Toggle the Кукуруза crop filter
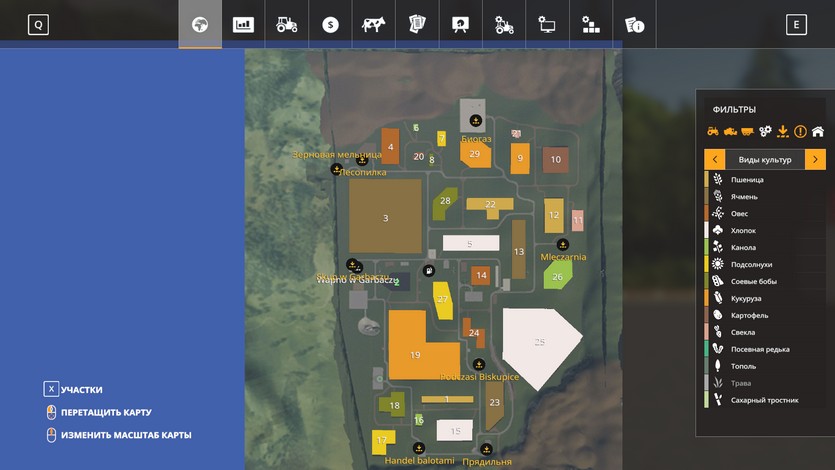Image resolution: width=835 pixels, height=470 pixels. pyautogui.click(x=748, y=298)
